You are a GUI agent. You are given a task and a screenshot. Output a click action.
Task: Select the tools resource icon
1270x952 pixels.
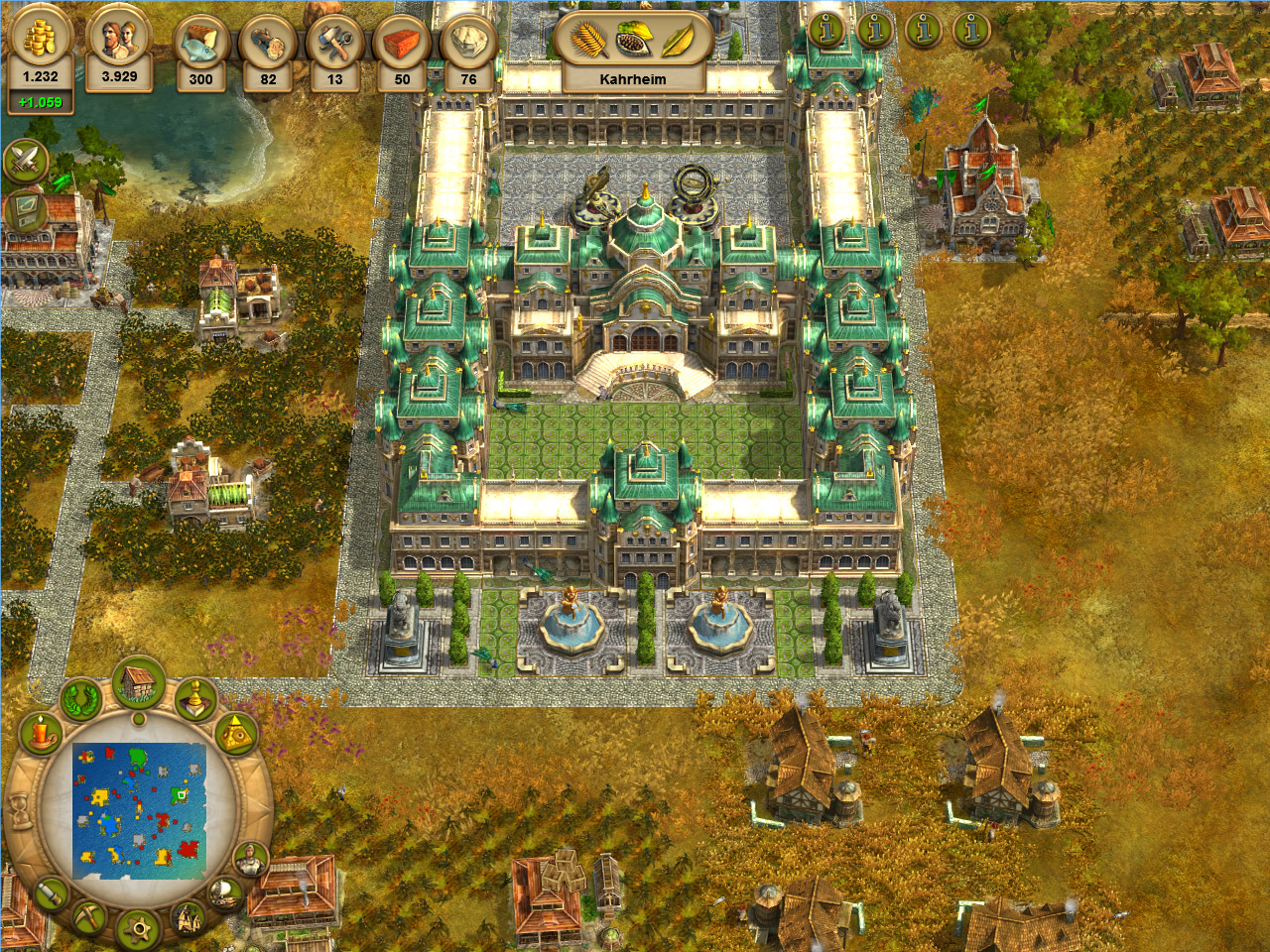[335, 45]
